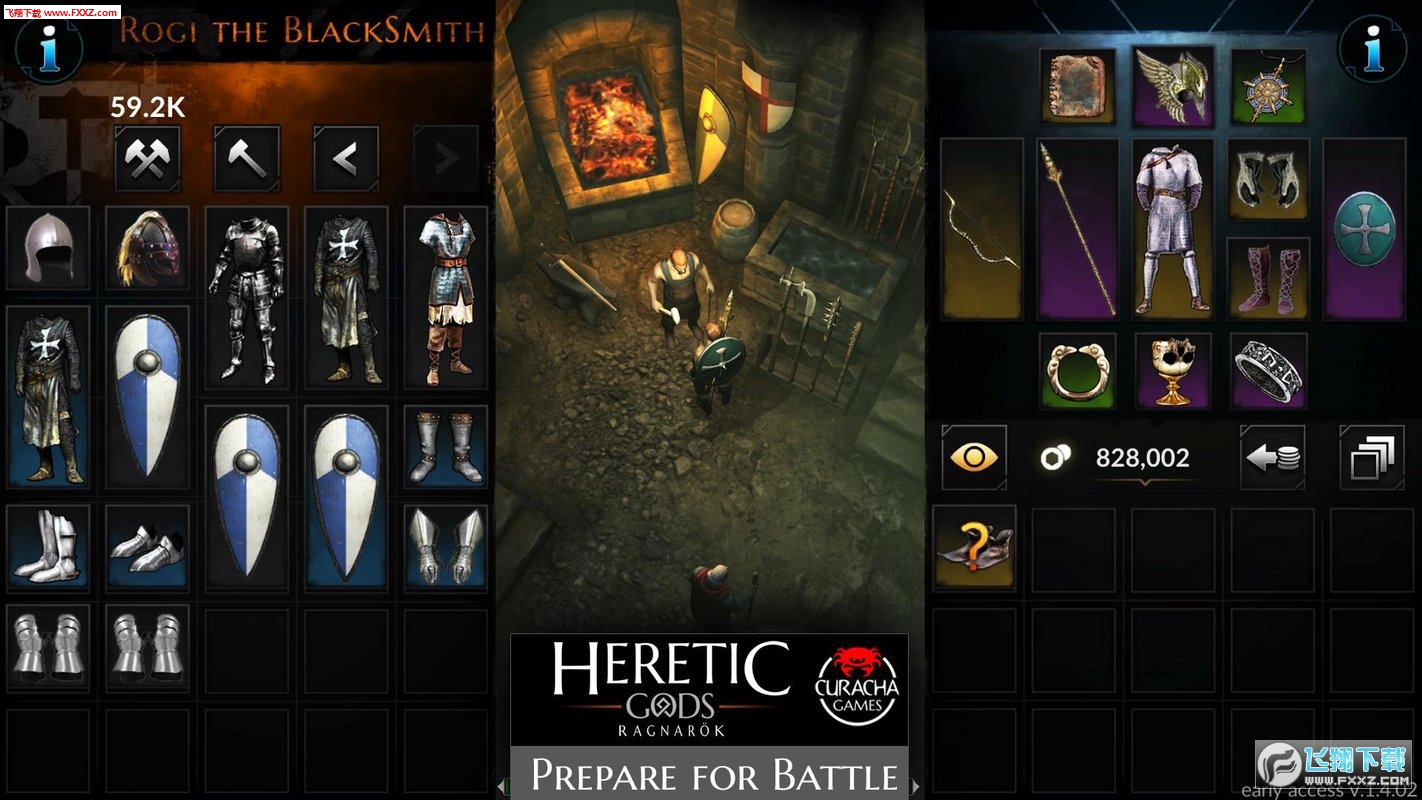Screen dimensions: 1422x800
Task: Toggle the eye visibility button
Action: tap(973, 458)
